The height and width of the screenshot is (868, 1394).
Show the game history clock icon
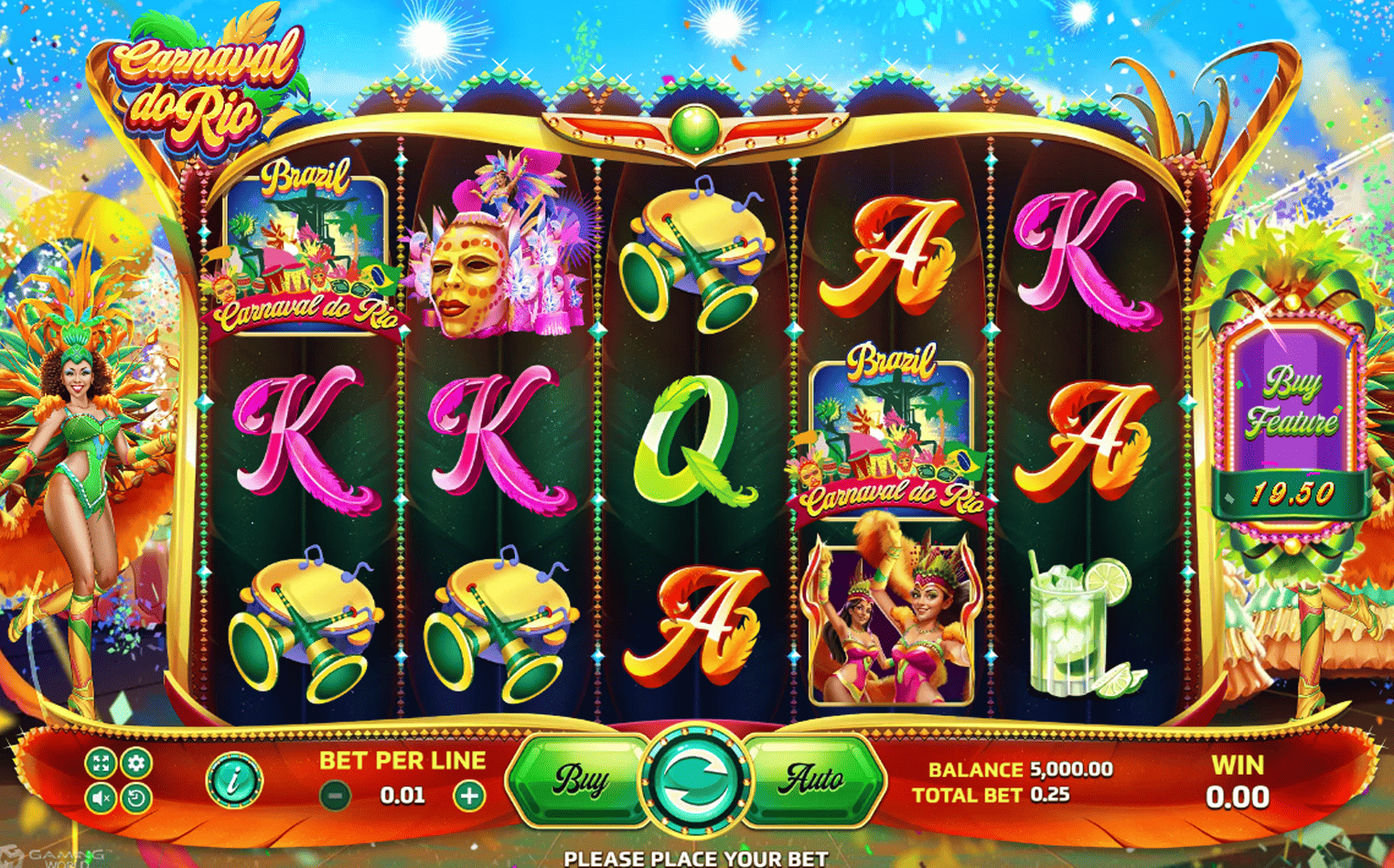pos(136,798)
